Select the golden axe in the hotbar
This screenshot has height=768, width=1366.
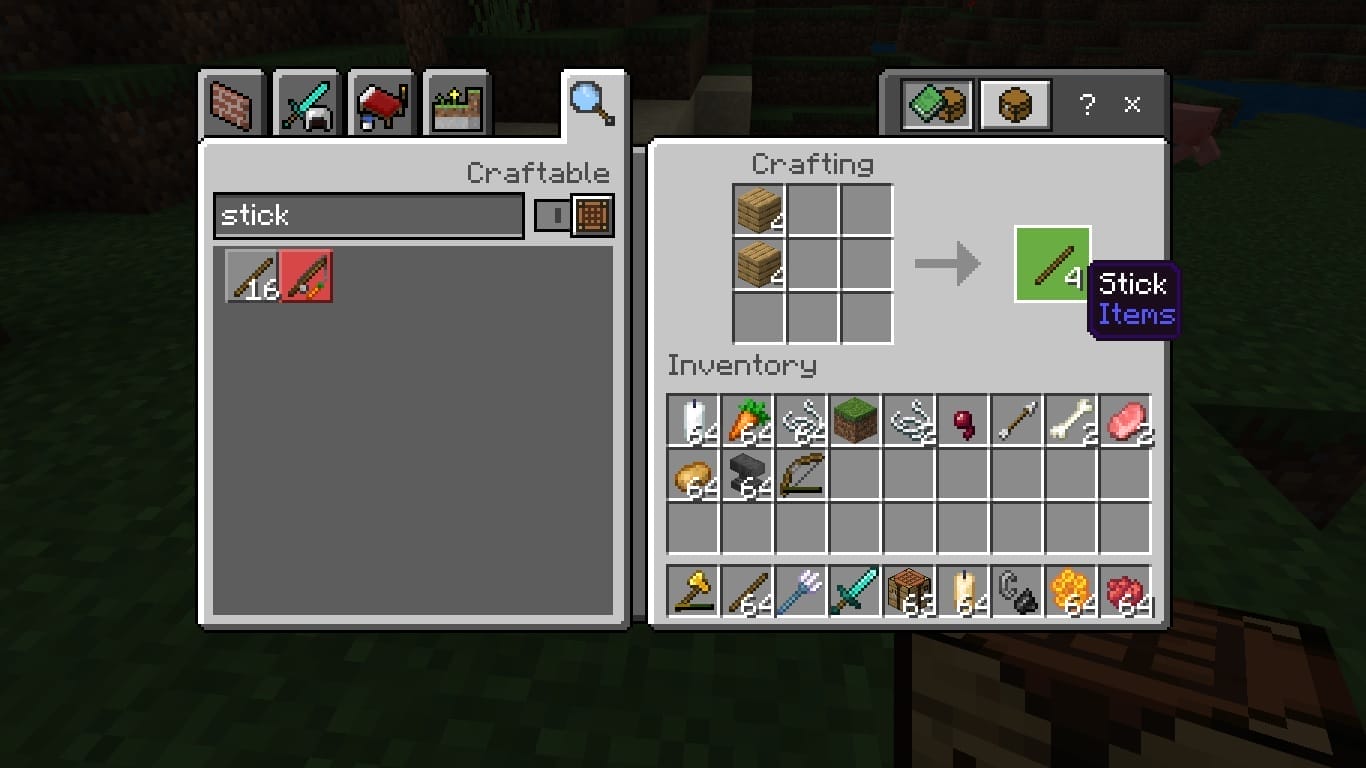[x=694, y=590]
